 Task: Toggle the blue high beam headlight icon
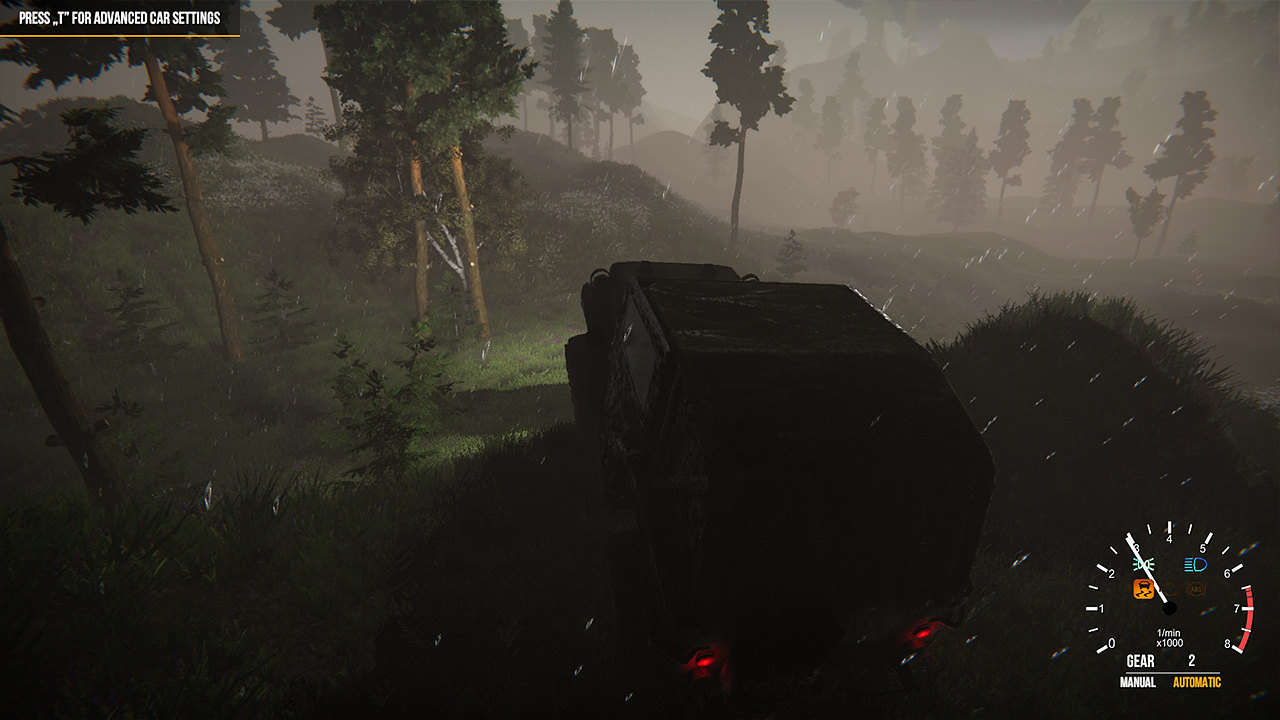tap(1195, 564)
